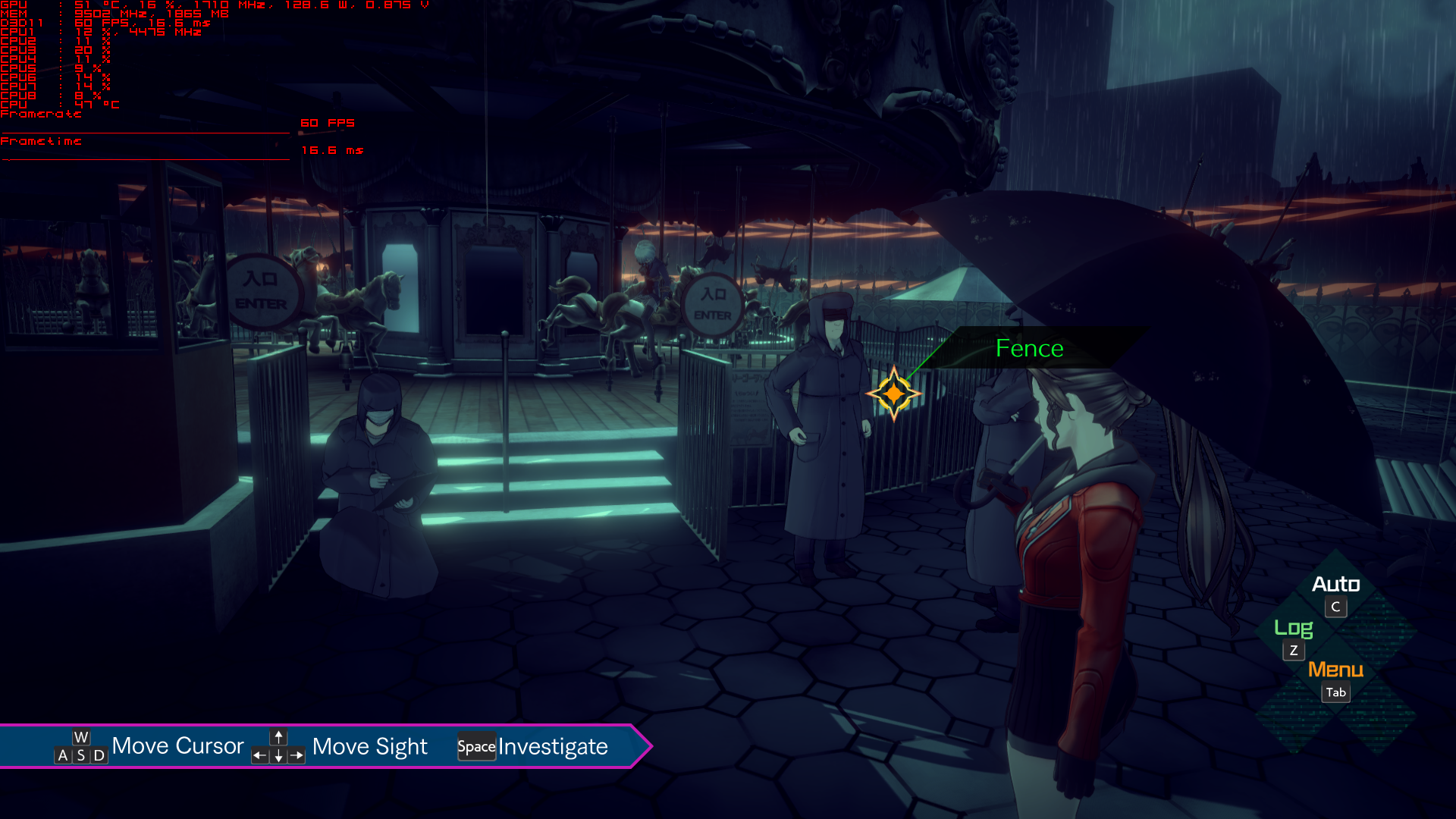The image size is (1456, 819).
Task: Toggle Auto mode
Action: click(x=1335, y=585)
